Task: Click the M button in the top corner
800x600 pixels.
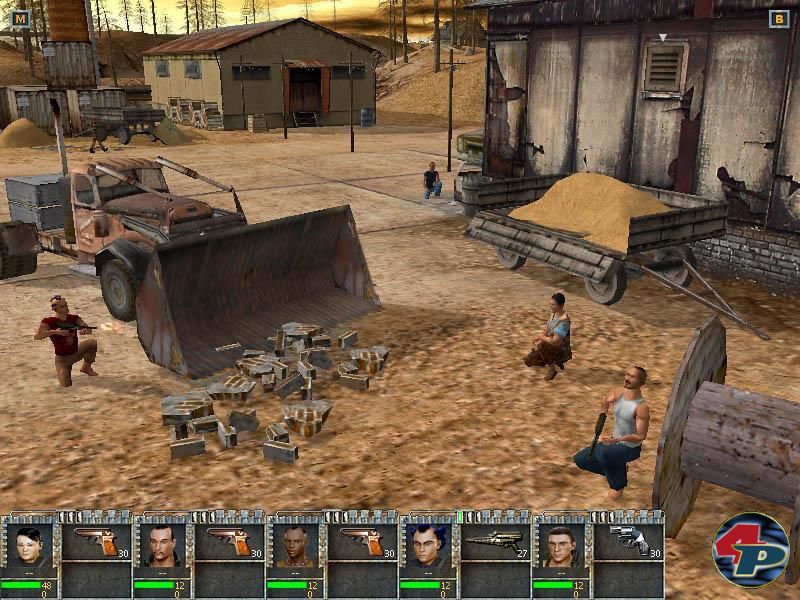Action: [22, 18]
